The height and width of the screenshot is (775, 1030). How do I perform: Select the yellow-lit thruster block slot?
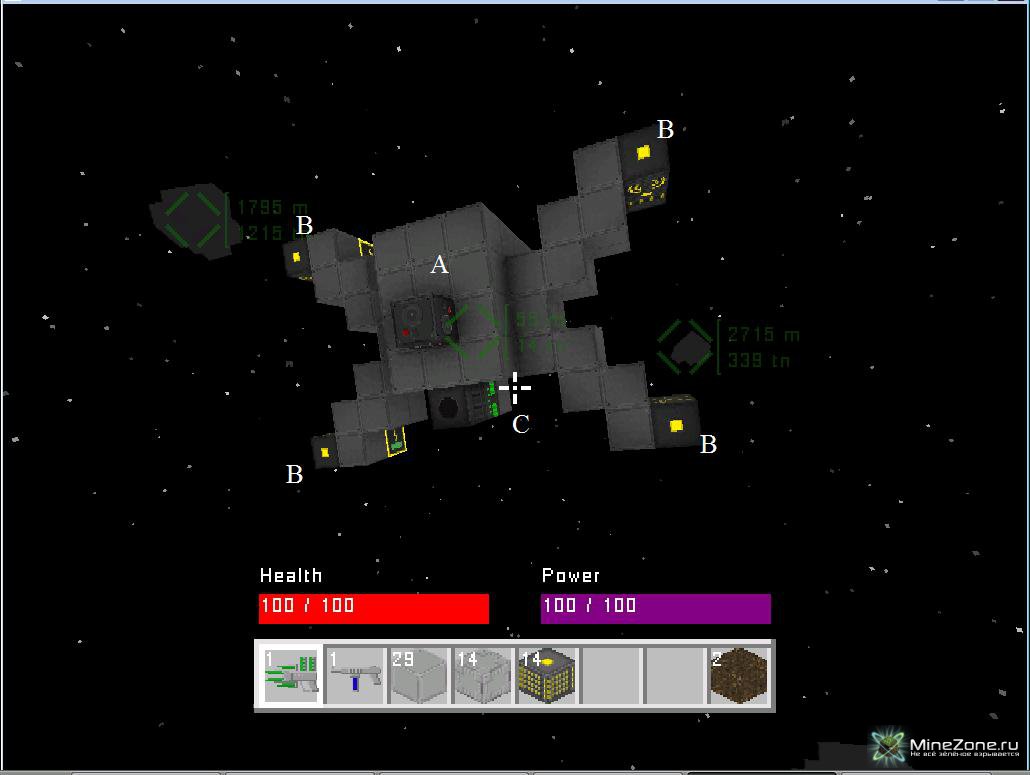(547, 675)
